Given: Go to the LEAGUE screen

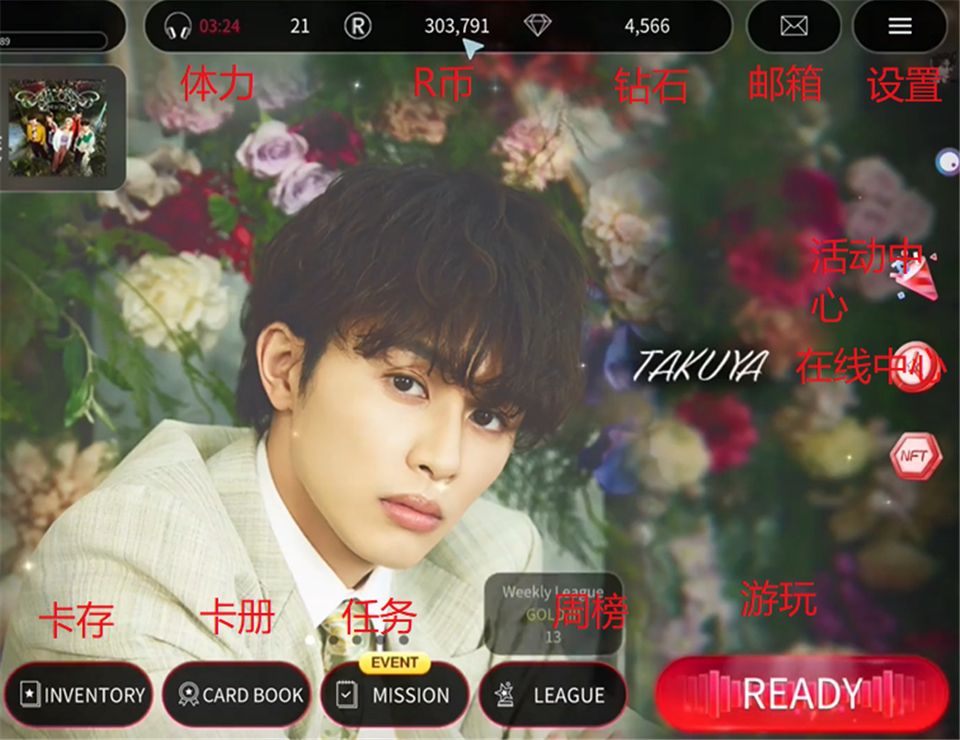Looking at the screenshot, I should [553, 695].
